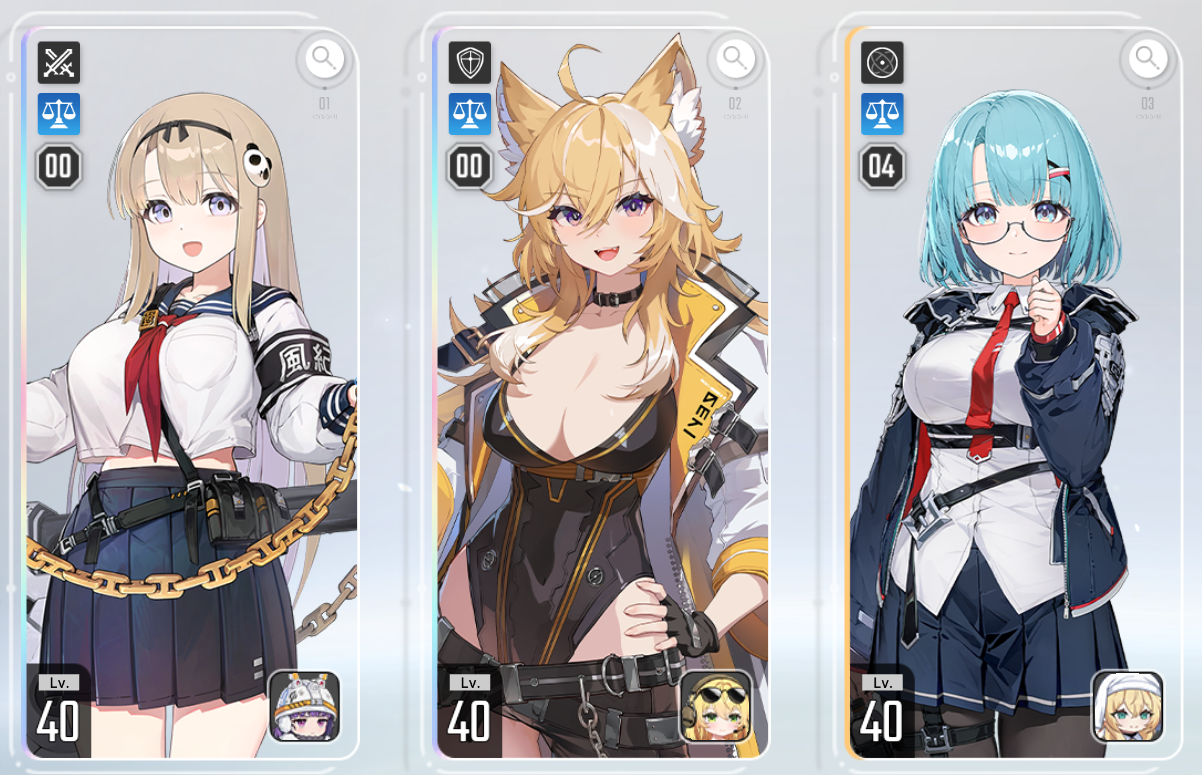Image resolution: width=1202 pixels, height=775 pixels.
Task: Select the sunglasses headset chibi portrait
Action: 716,706
